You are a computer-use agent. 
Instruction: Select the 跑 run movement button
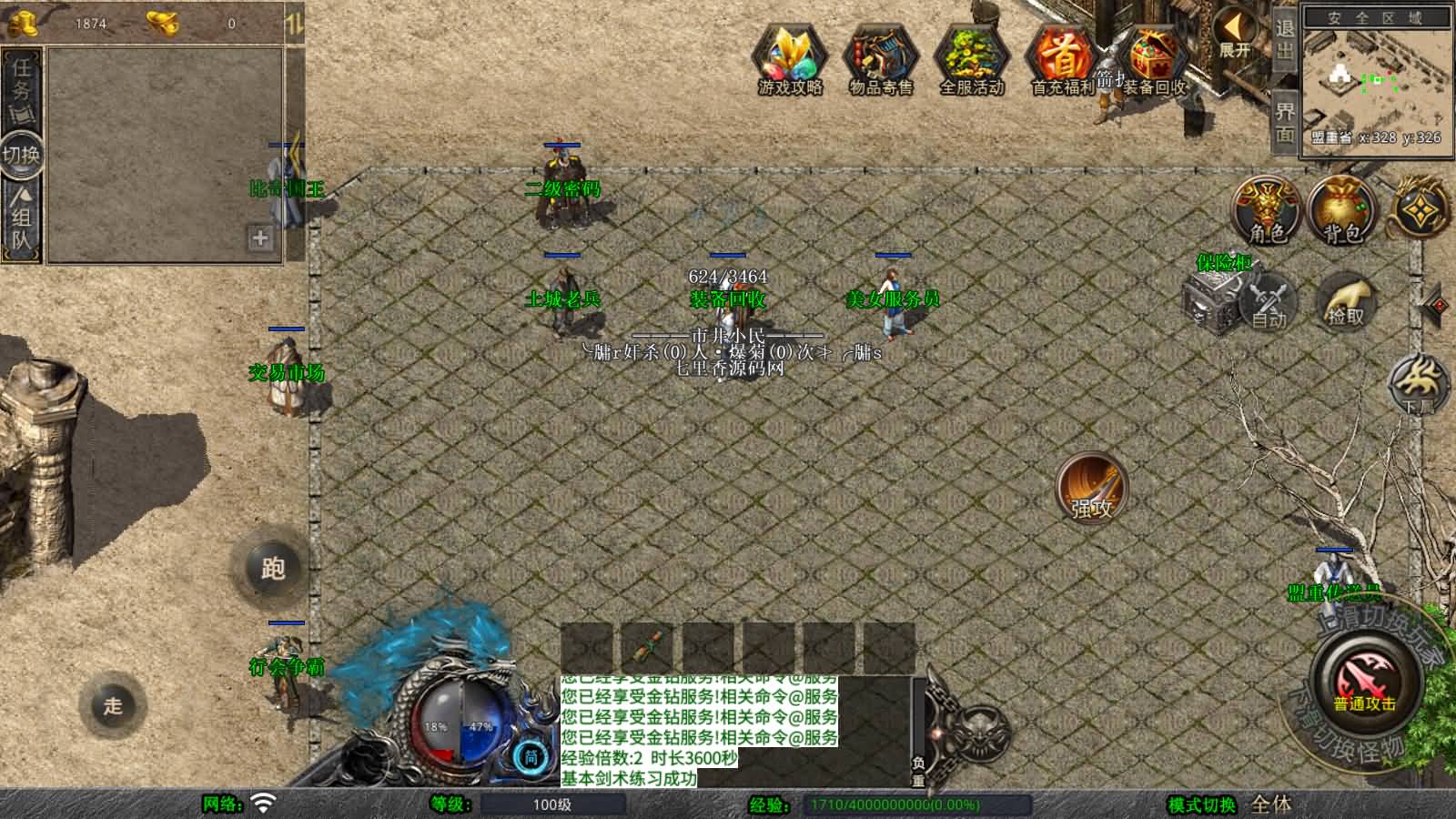[x=273, y=568]
